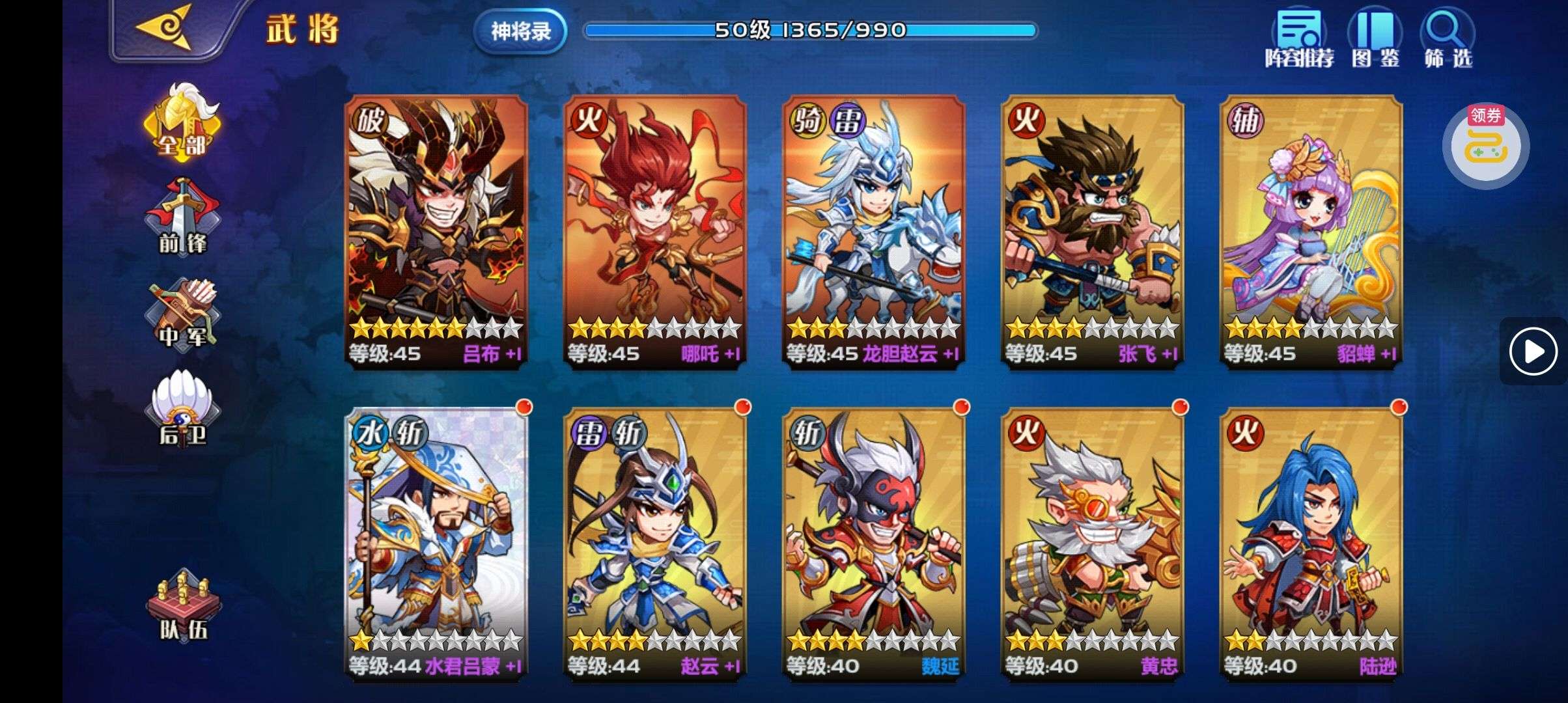Click the side play button overlay
The height and width of the screenshot is (703, 1568).
click(1533, 351)
